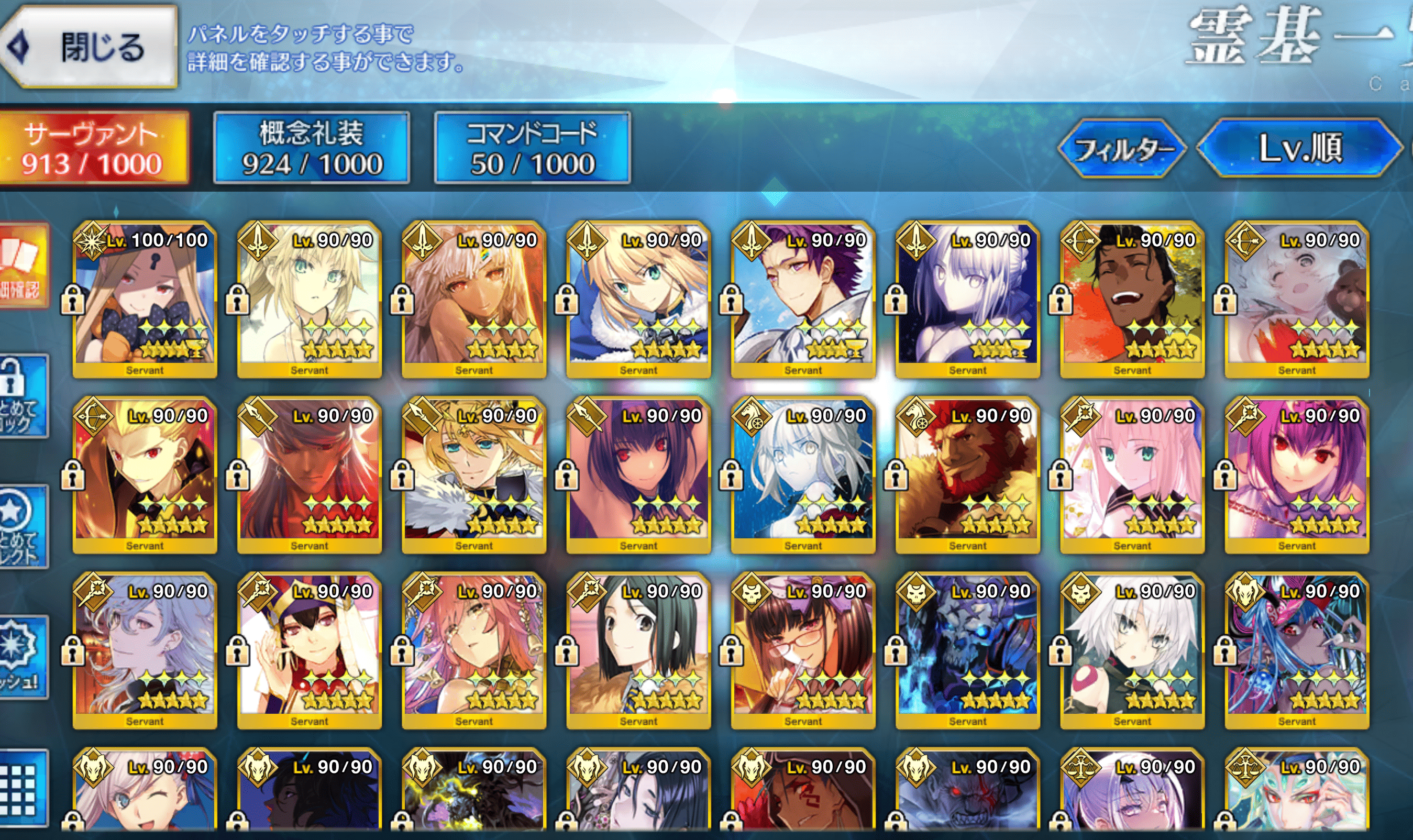Select the pink-haired Caster with green eyes
Screen dimensions: 1413x840
click(1132, 474)
